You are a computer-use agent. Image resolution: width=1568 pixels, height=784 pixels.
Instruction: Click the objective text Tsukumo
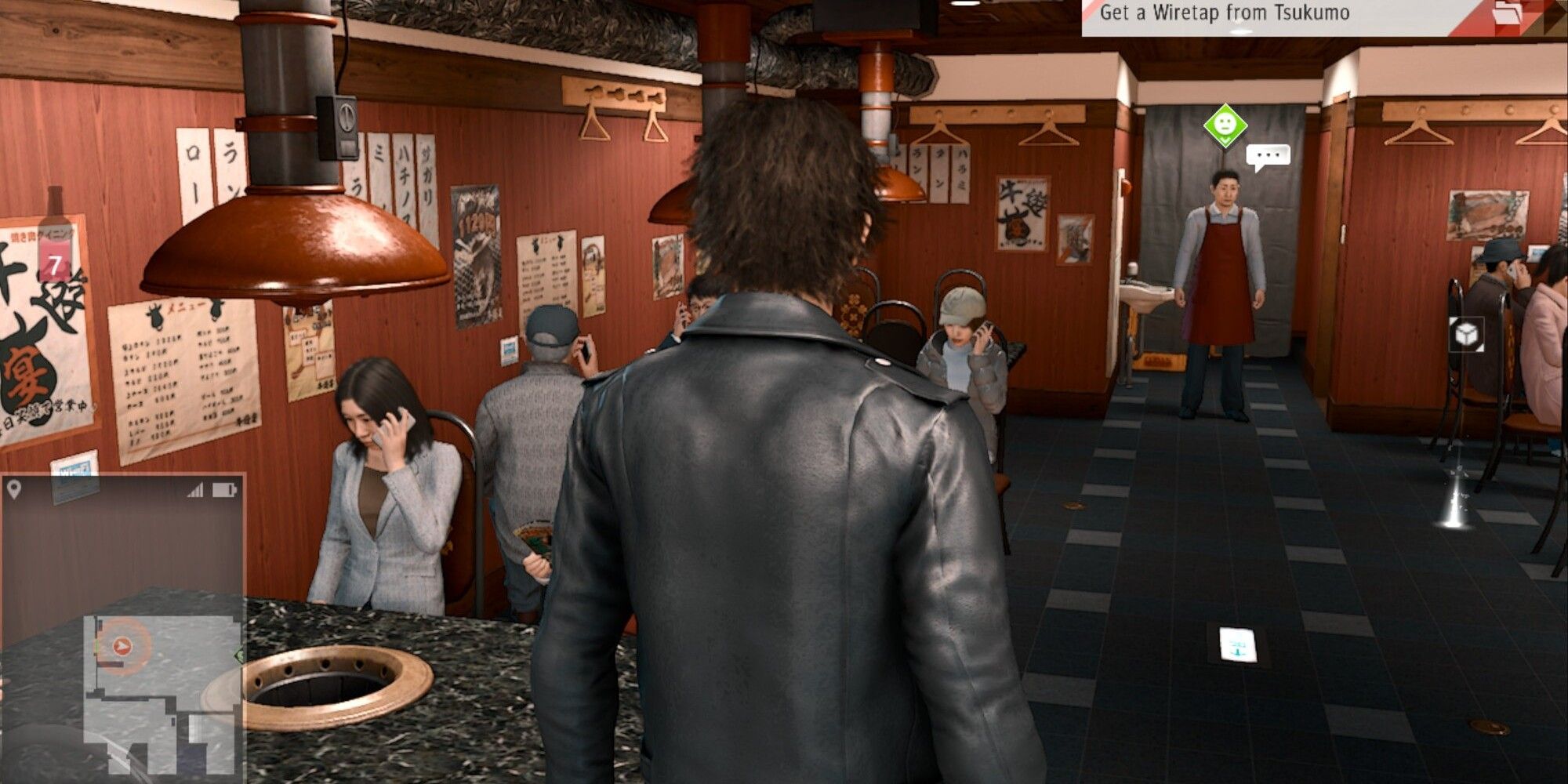1311,13
